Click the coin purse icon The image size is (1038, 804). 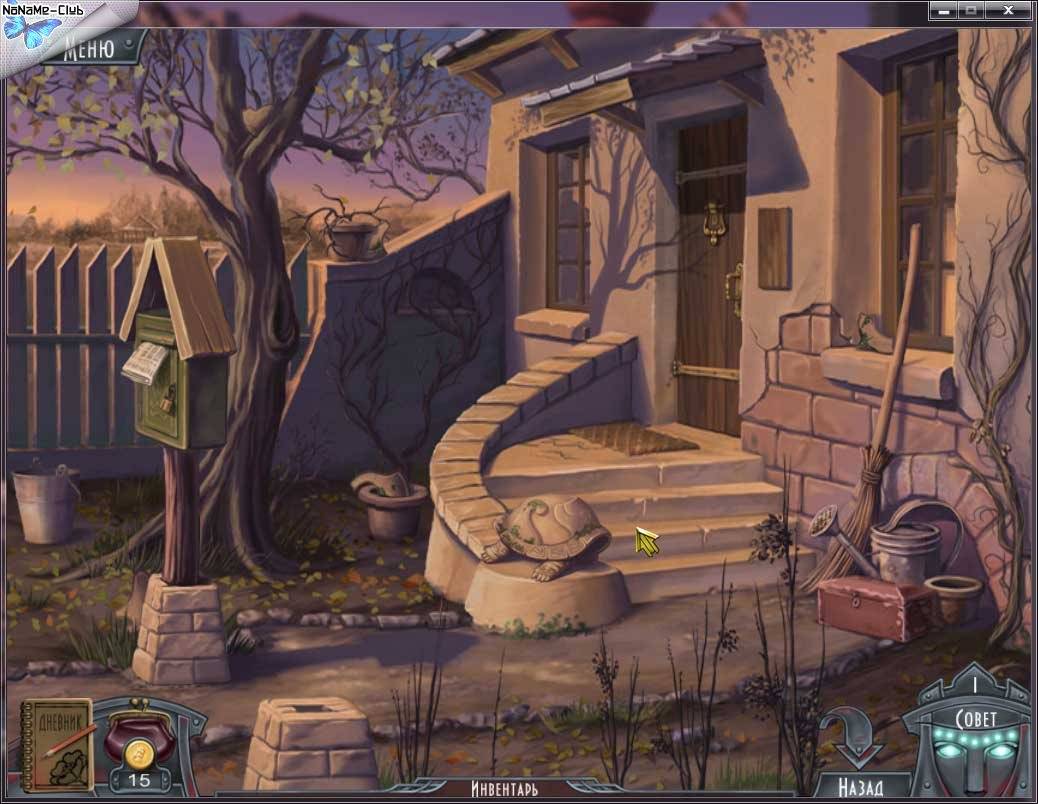140,739
